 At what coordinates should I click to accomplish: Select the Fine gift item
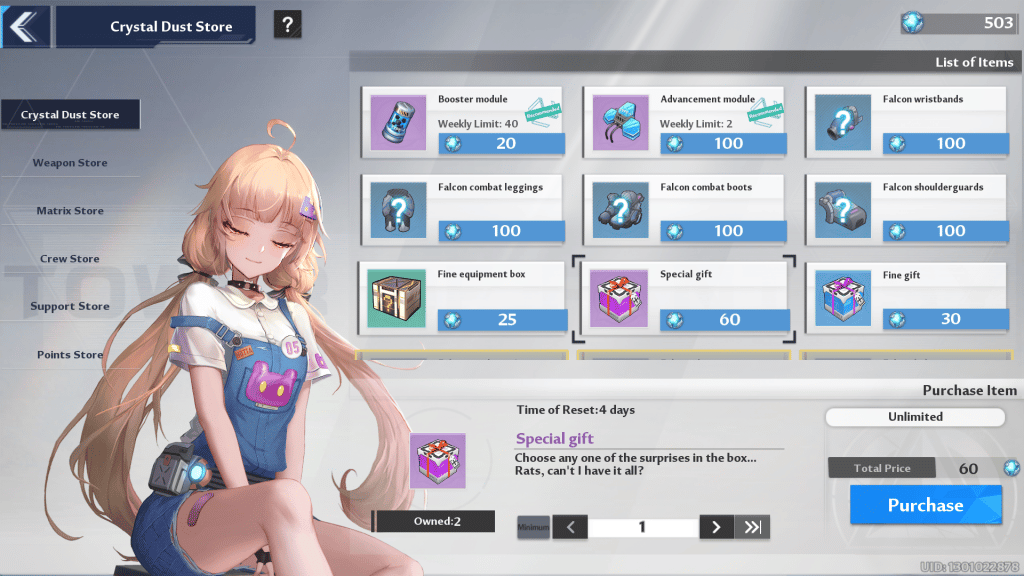tap(906, 298)
